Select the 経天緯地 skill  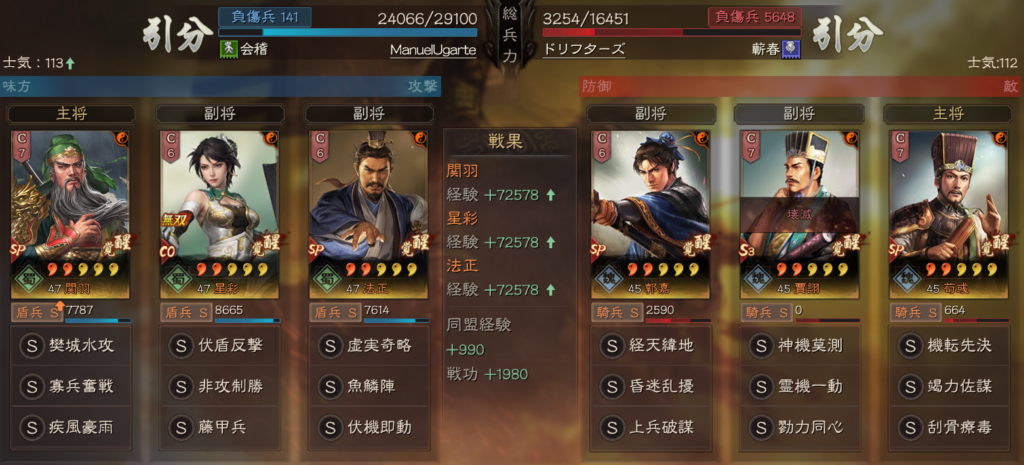coord(650,346)
